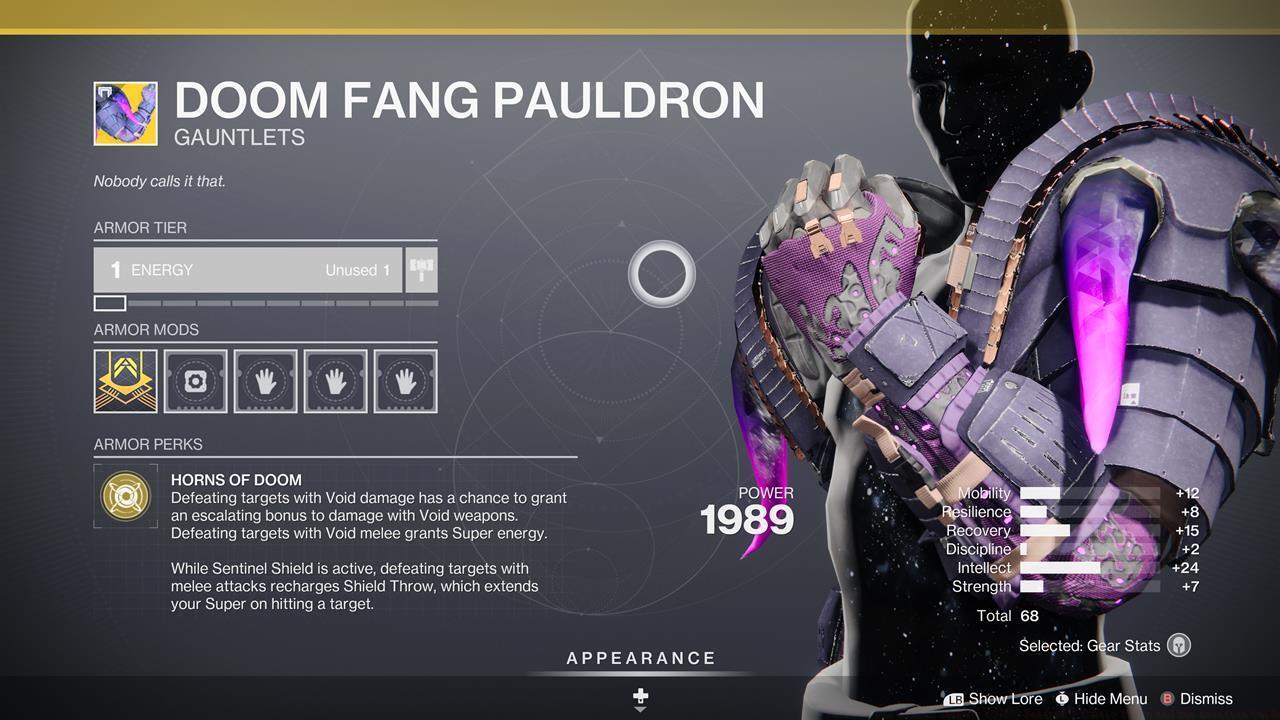Click the 1989 Power value
The height and width of the screenshot is (720, 1280).
pyautogui.click(x=745, y=519)
